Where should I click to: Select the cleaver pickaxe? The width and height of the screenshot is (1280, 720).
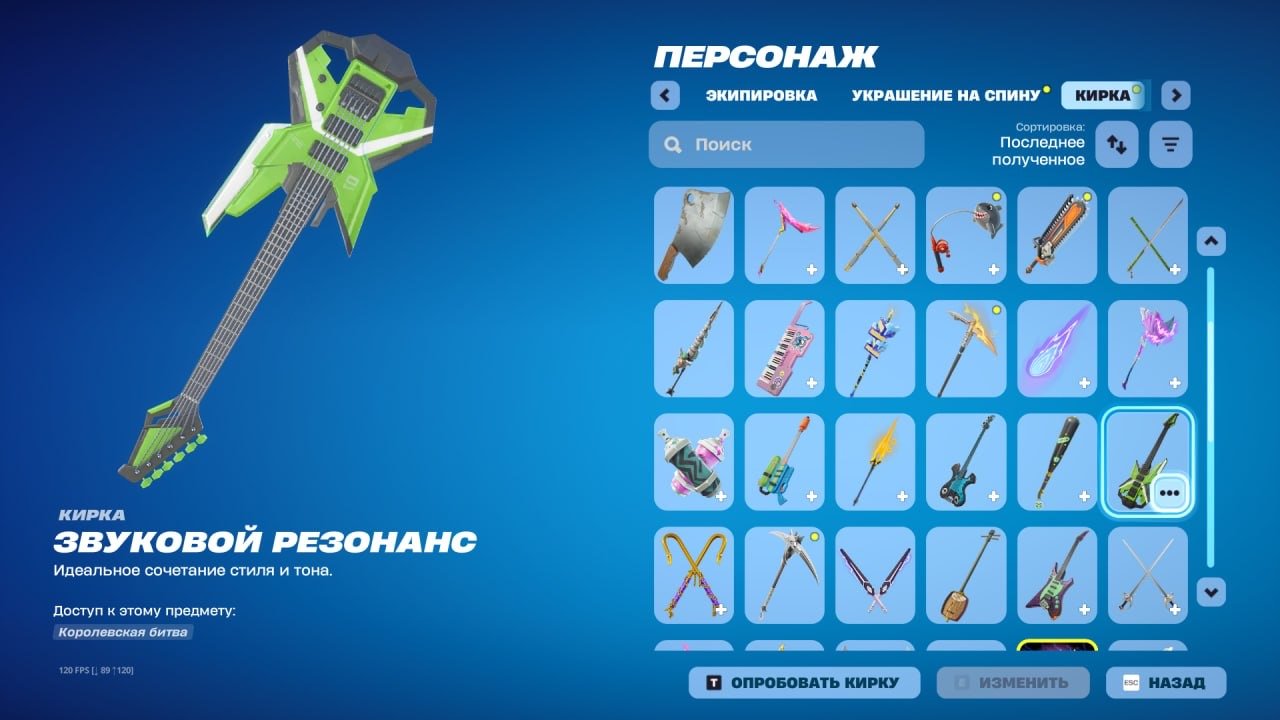pos(694,235)
